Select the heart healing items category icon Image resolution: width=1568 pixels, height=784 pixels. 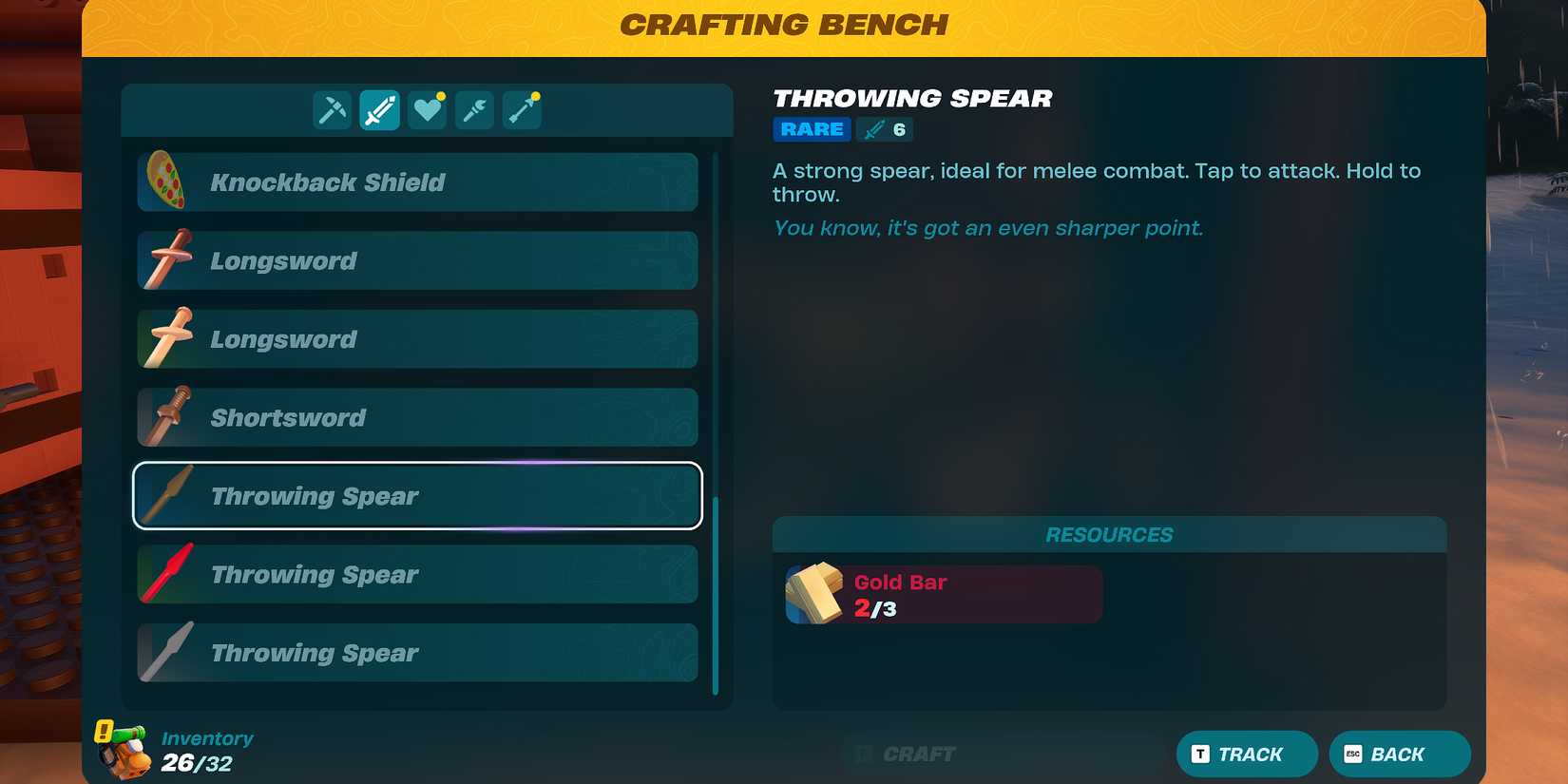pos(426,108)
